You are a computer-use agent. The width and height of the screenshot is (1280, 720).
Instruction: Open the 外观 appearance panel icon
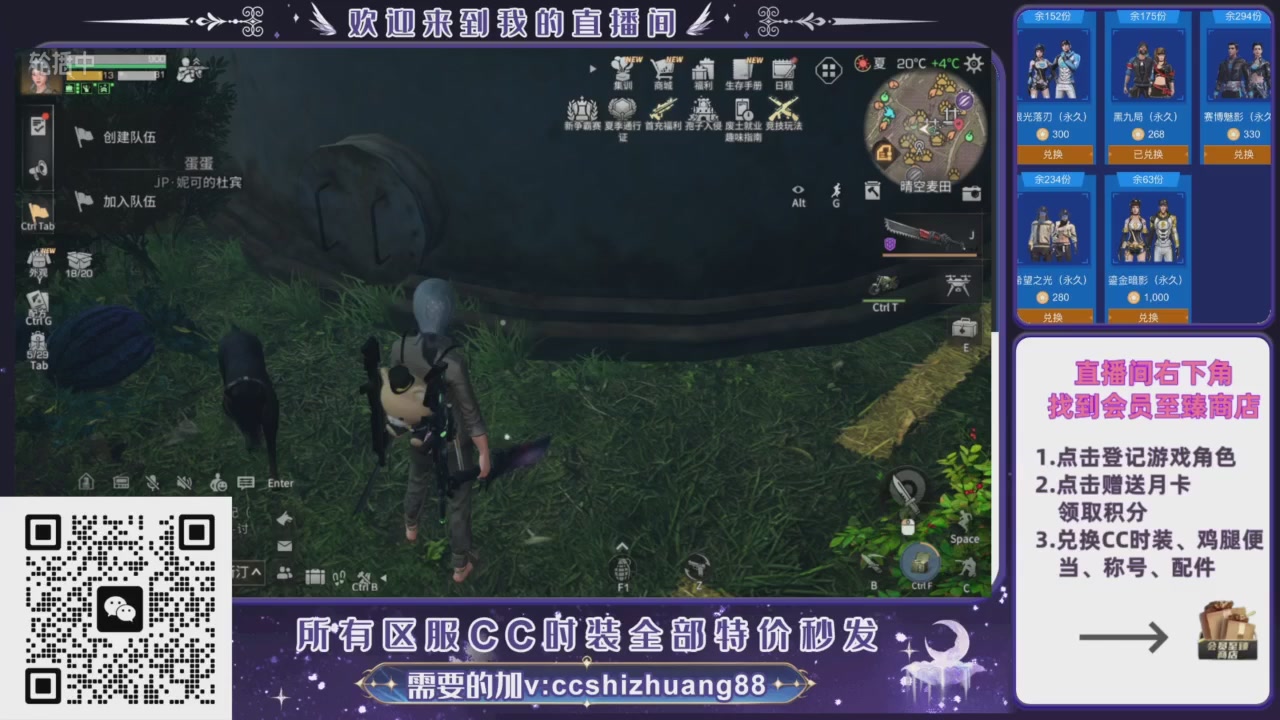38,258
